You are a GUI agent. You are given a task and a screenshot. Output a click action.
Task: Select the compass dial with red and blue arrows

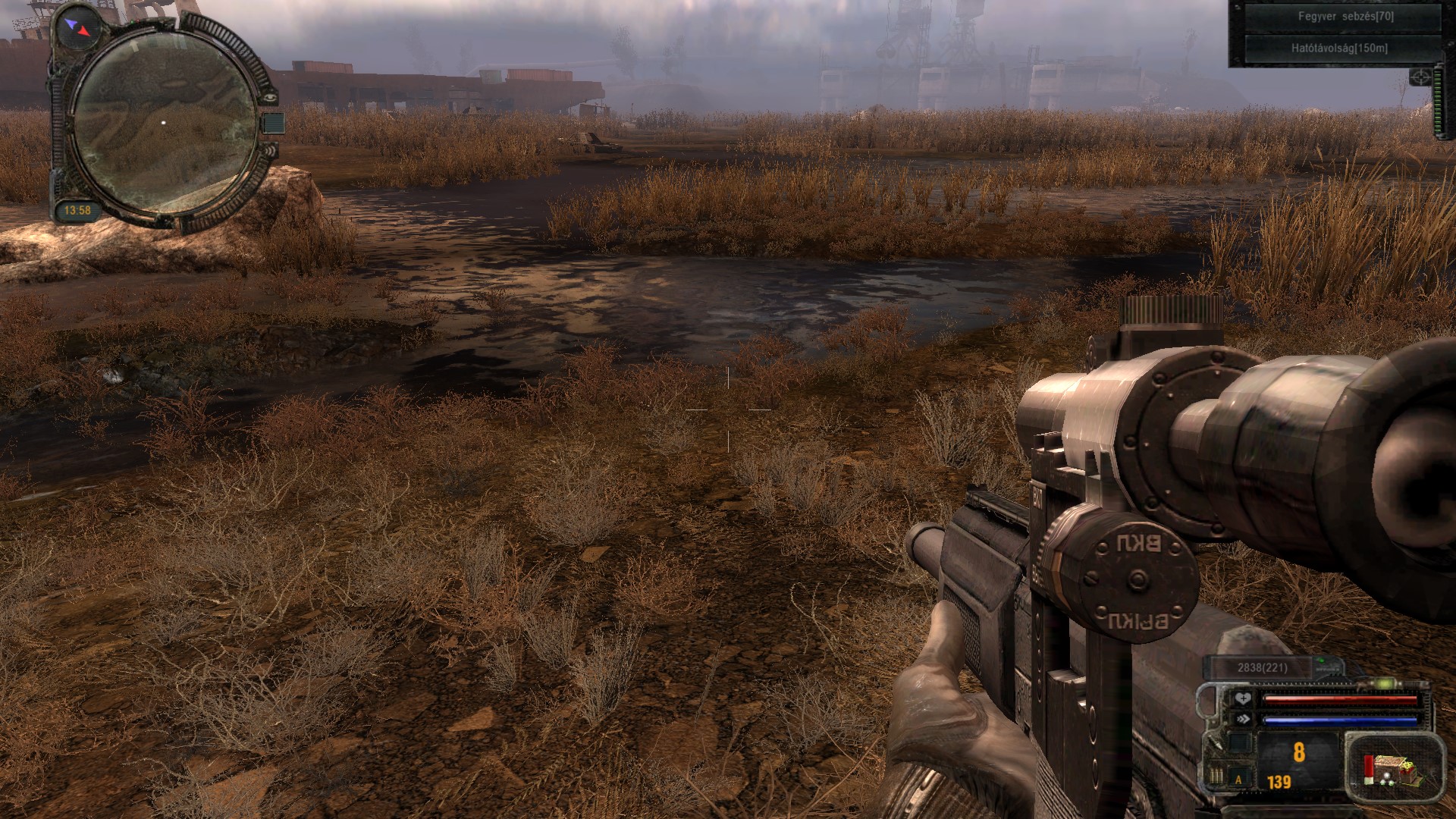coord(77,27)
